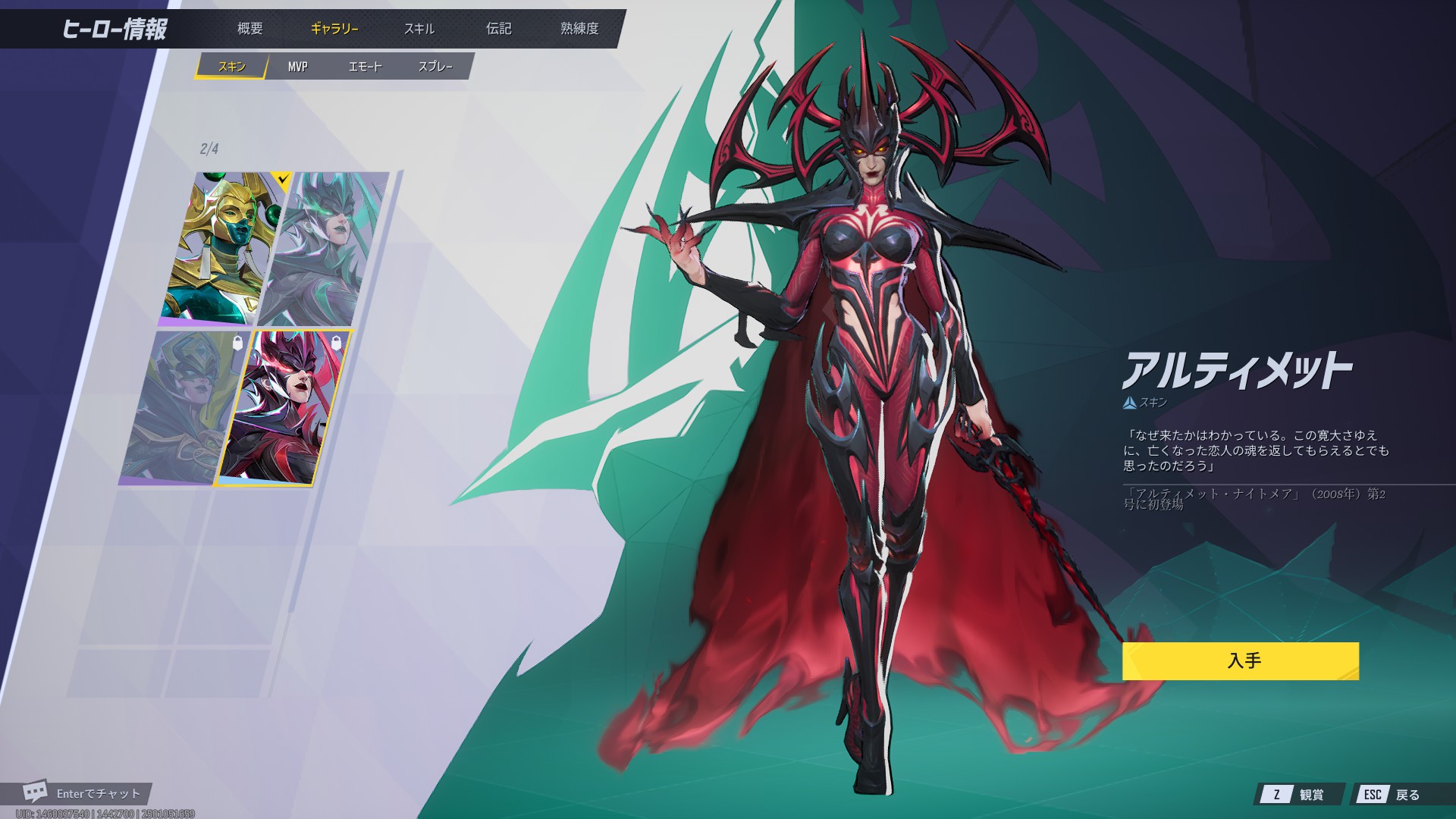Viewport: 1456px width, 819px height.
Task: Open the エモート emotes sub-tab
Action: (x=365, y=67)
